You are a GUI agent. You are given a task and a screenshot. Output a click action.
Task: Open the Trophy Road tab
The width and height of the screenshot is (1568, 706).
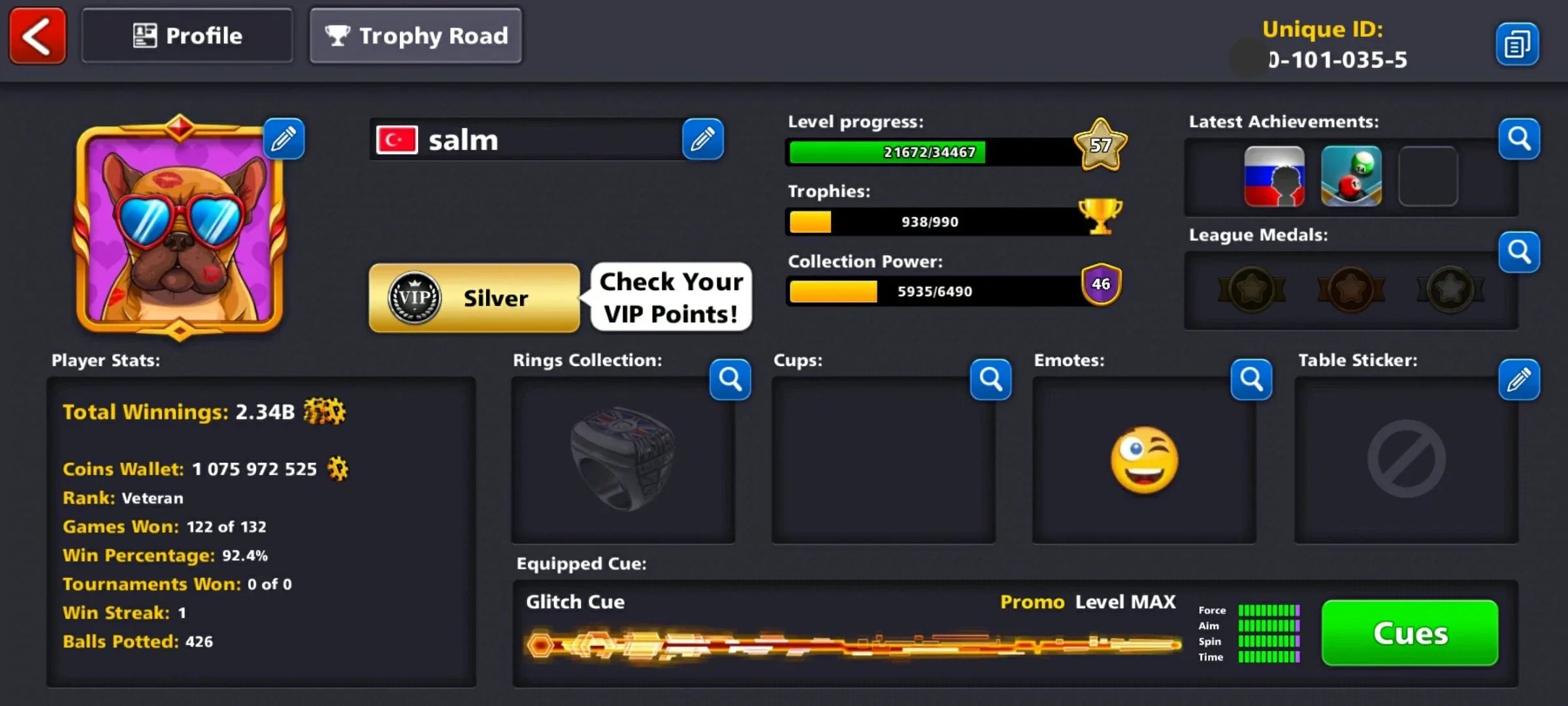(416, 36)
